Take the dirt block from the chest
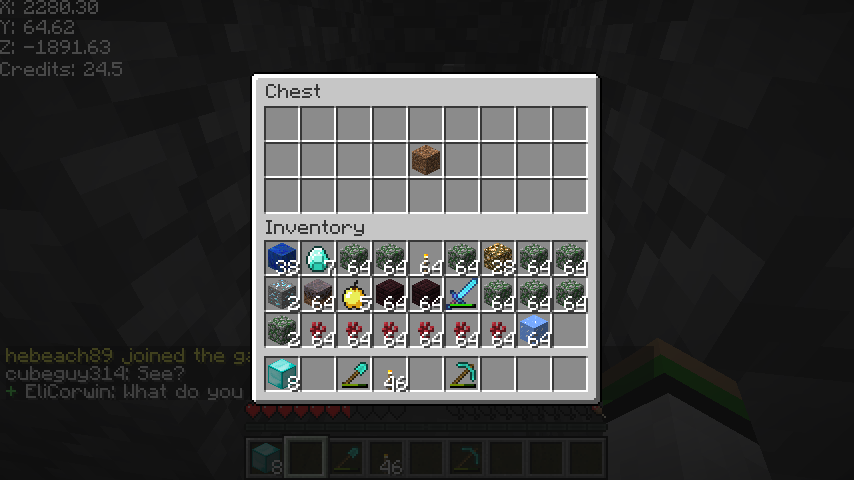Image resolution: width=854 pixels, height=480 pixels. (x=426, y=160)
